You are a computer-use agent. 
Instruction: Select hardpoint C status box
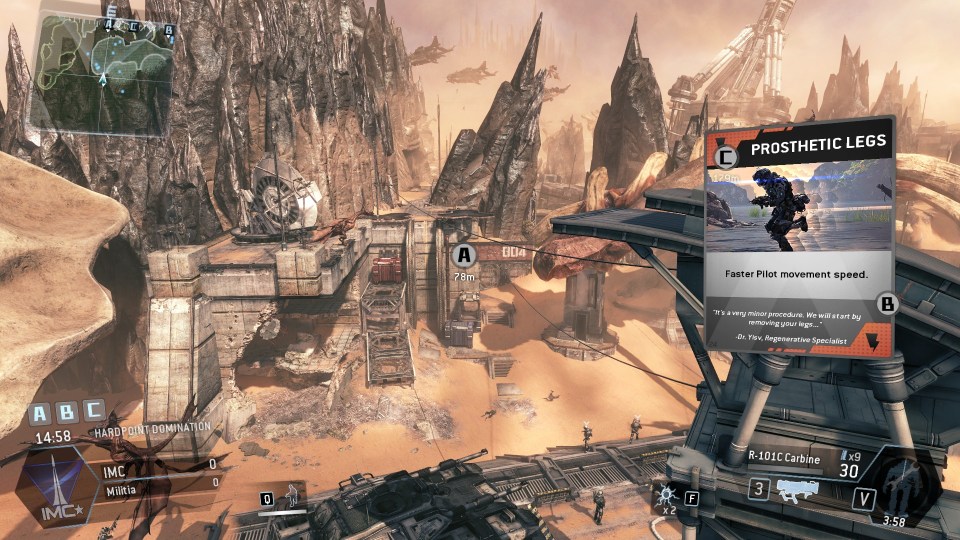(93, 411)
